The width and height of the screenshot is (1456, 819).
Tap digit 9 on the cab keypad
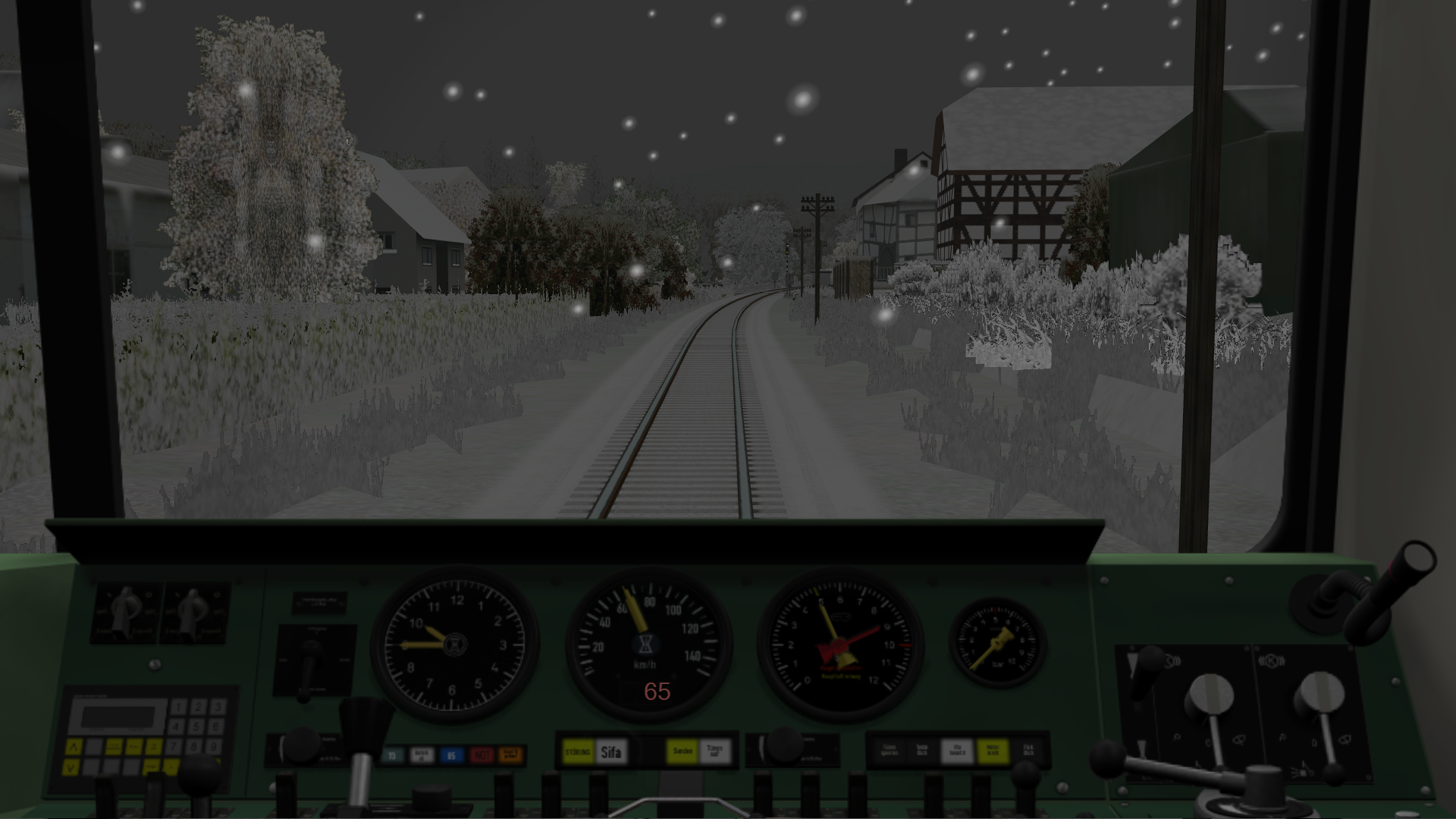point(215,747)
